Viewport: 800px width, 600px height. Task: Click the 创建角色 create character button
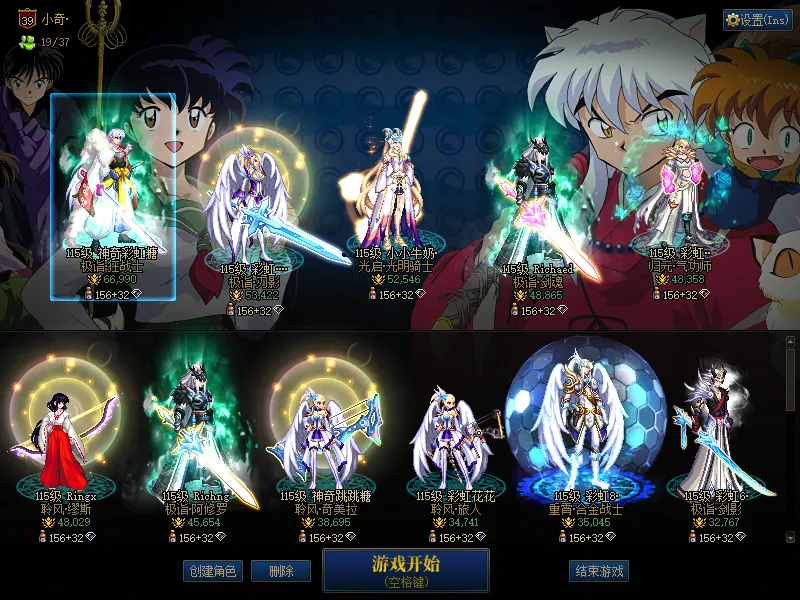click(x=212, y=571)
